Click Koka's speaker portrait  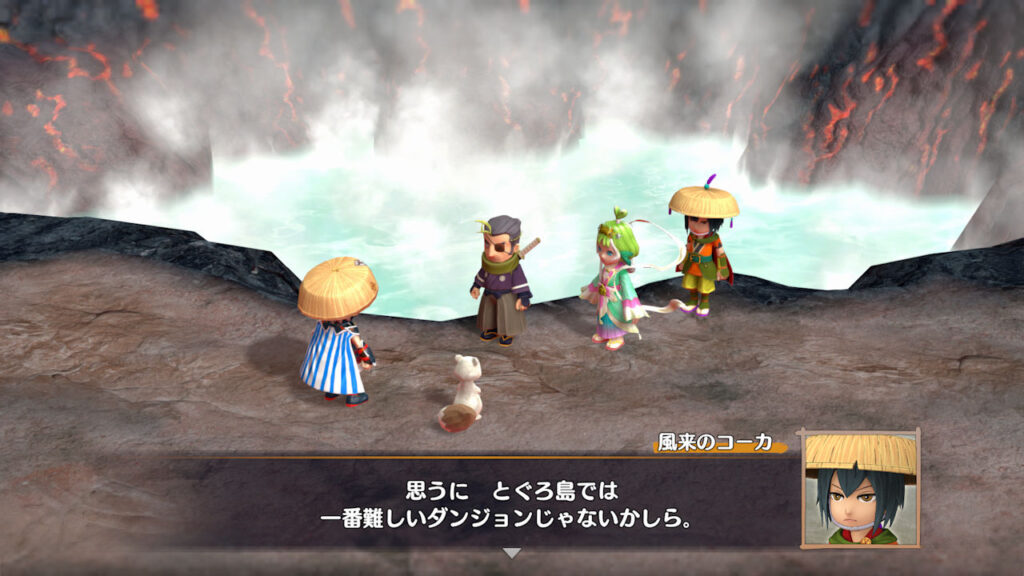860,489
